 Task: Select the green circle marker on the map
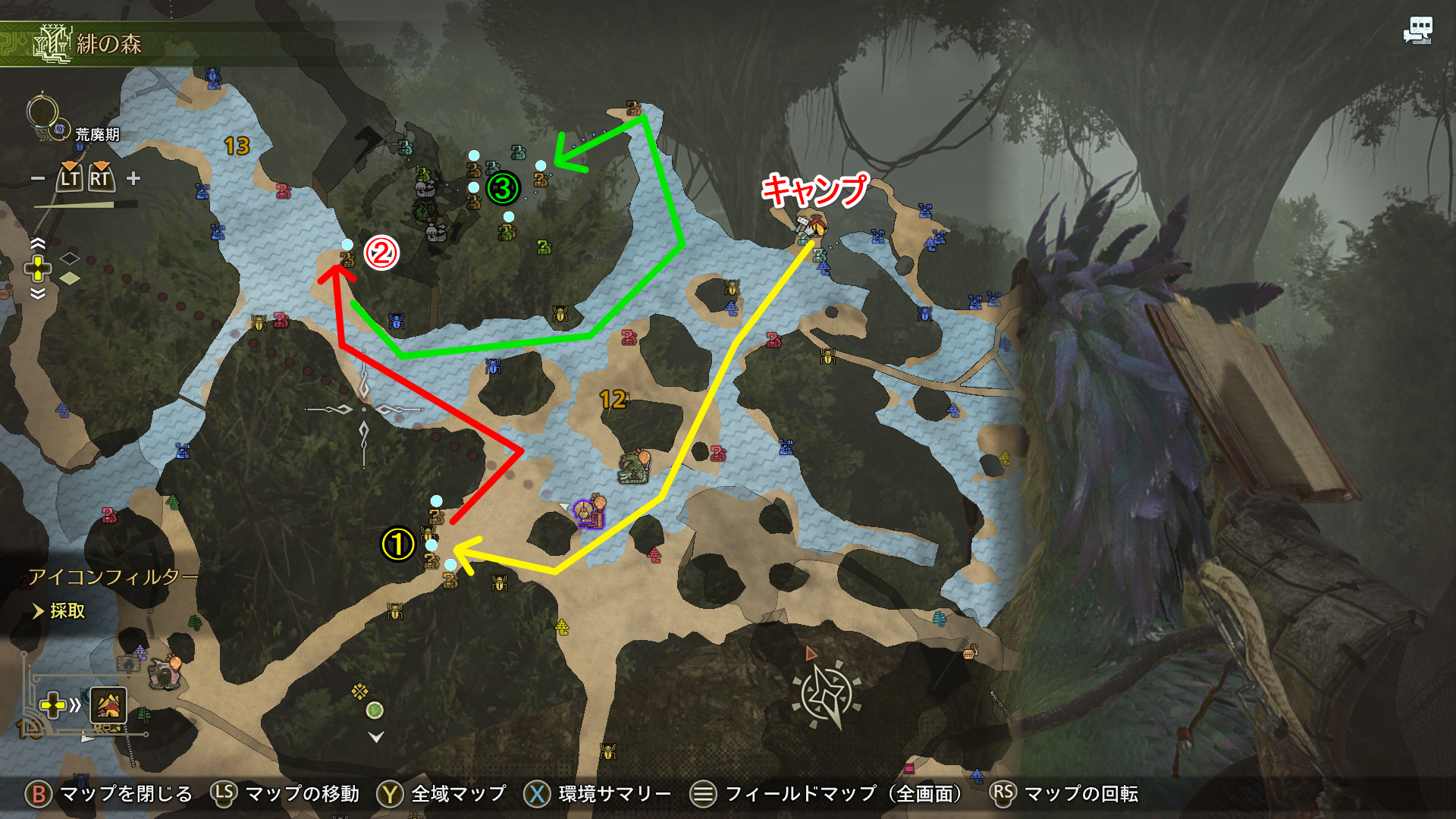coord(375,711)
